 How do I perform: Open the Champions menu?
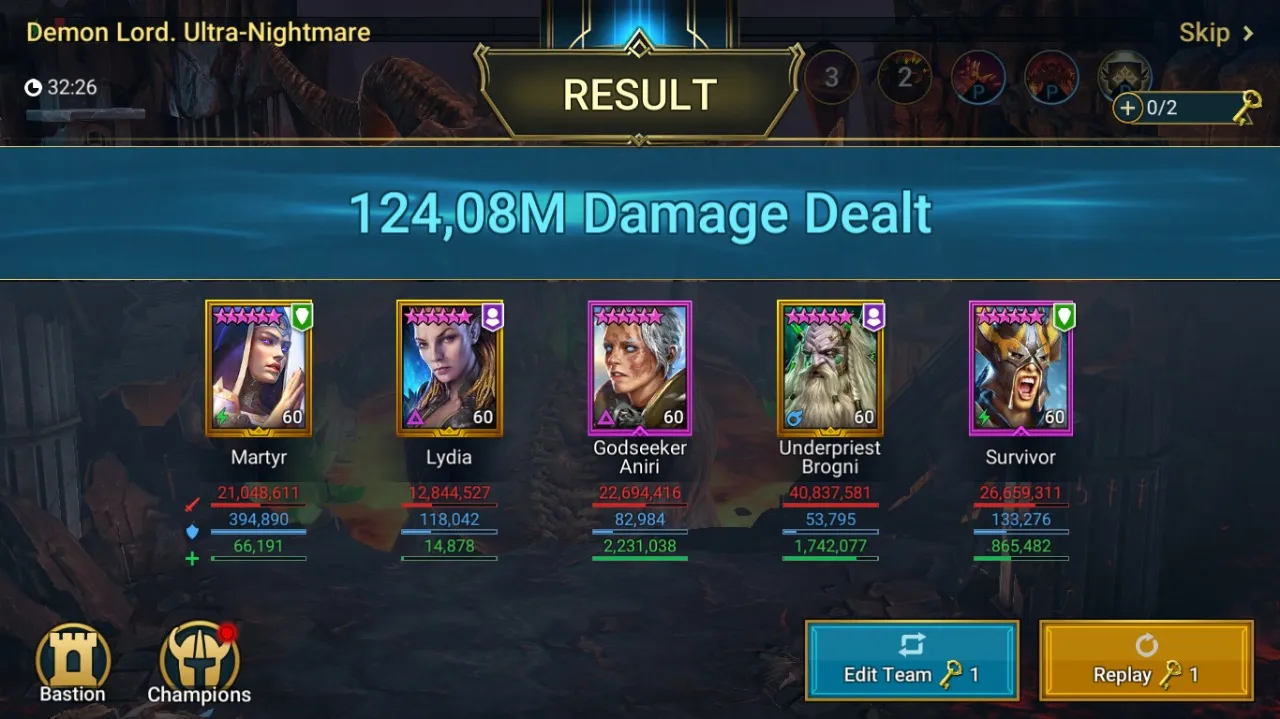click(x=199, y=662)
